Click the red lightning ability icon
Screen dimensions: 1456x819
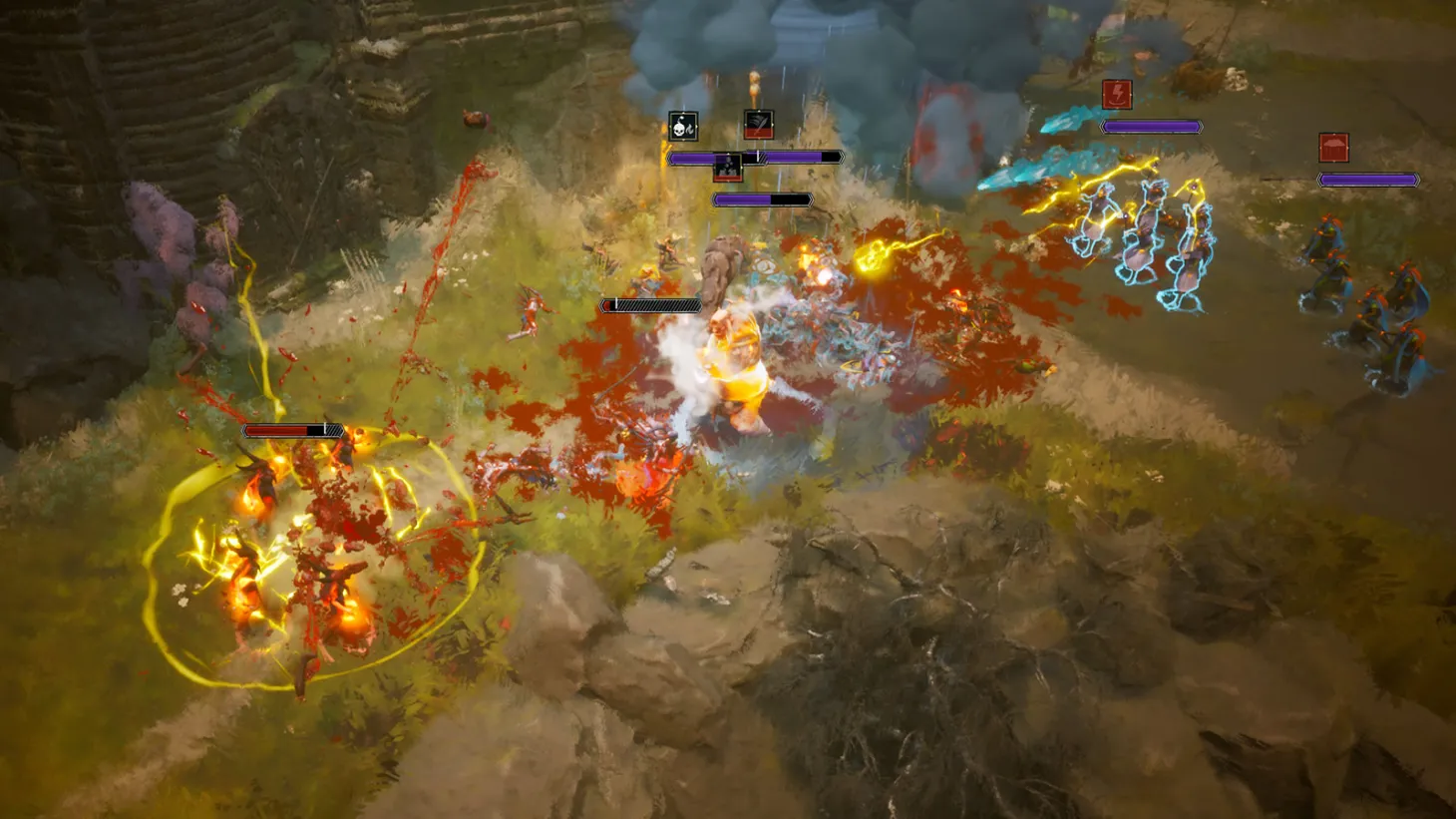tap(1116, 95)
